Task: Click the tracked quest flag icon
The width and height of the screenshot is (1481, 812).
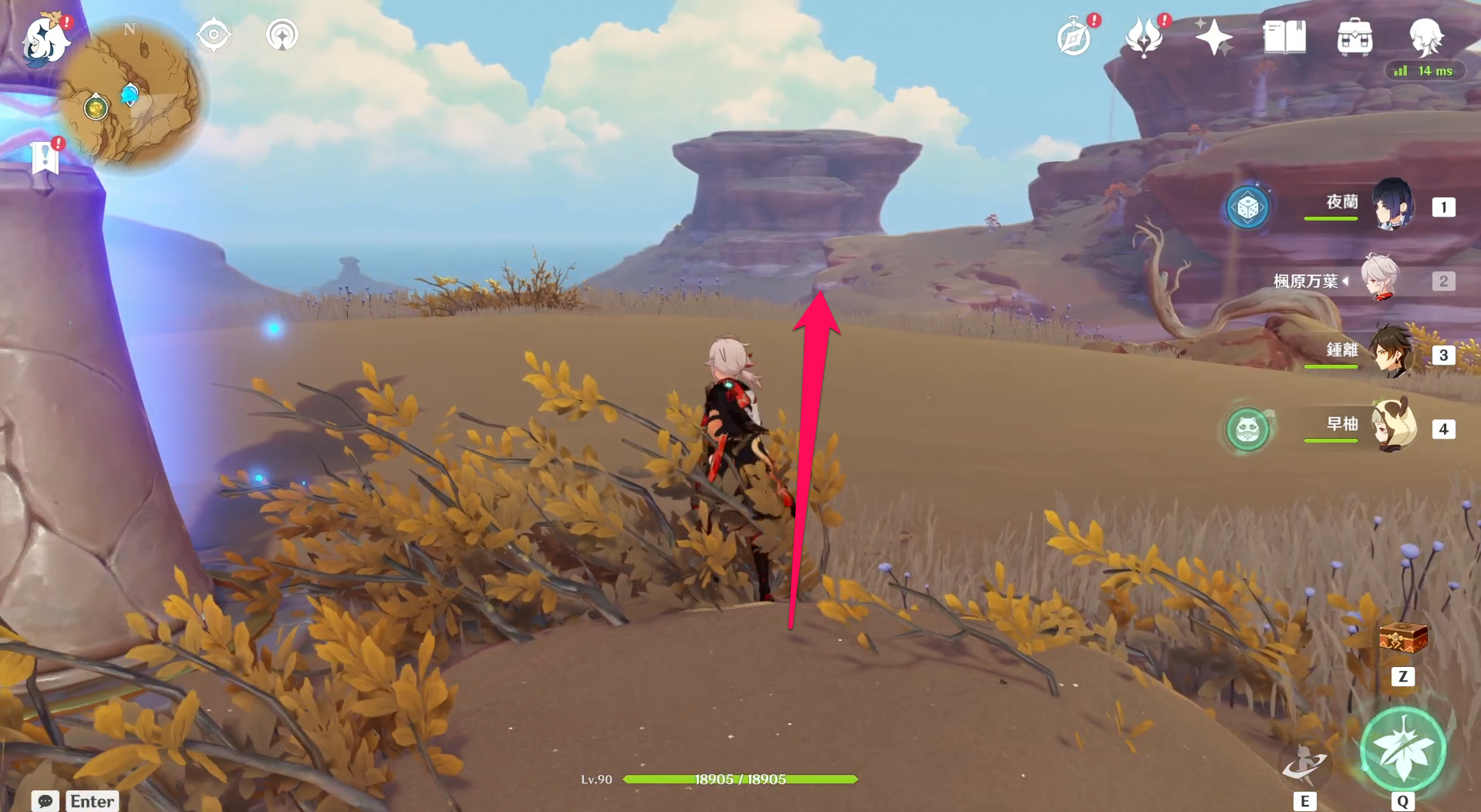Action: pos(46,158)
